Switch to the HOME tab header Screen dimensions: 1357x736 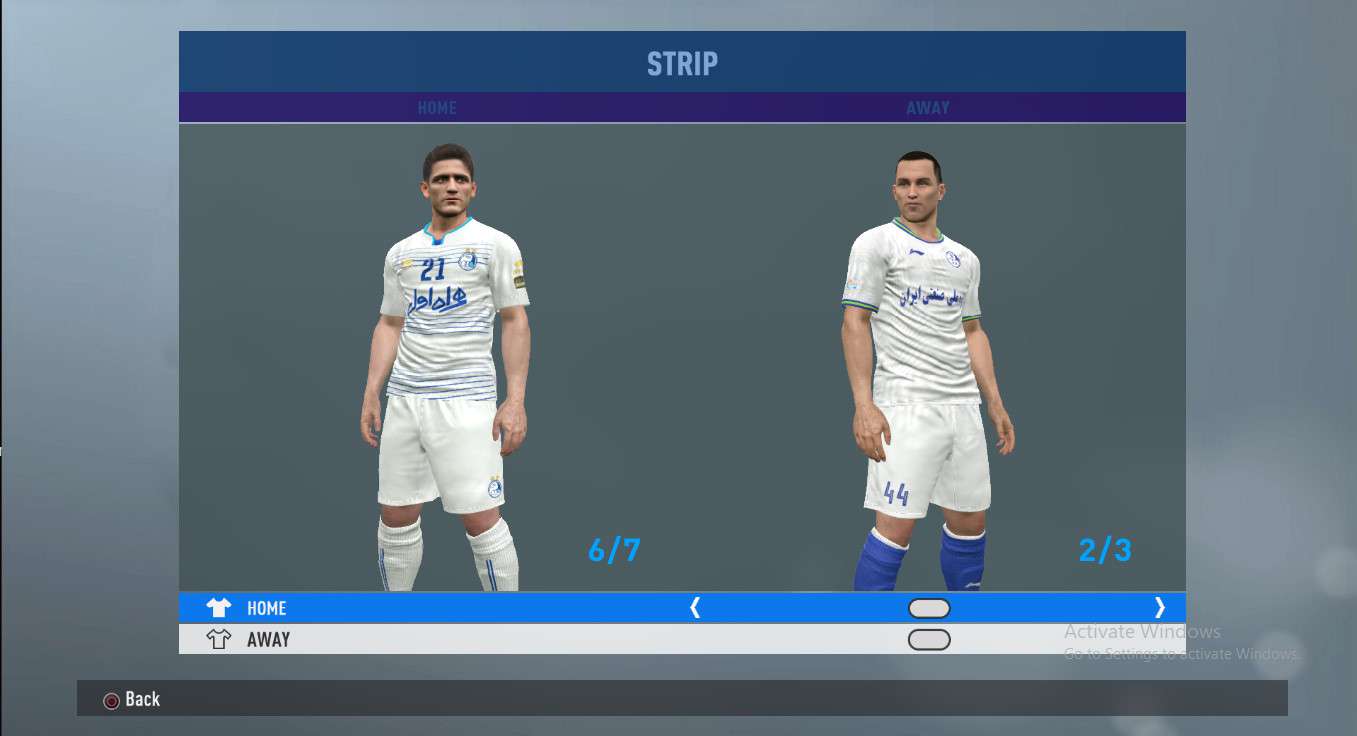pos(437,108)
